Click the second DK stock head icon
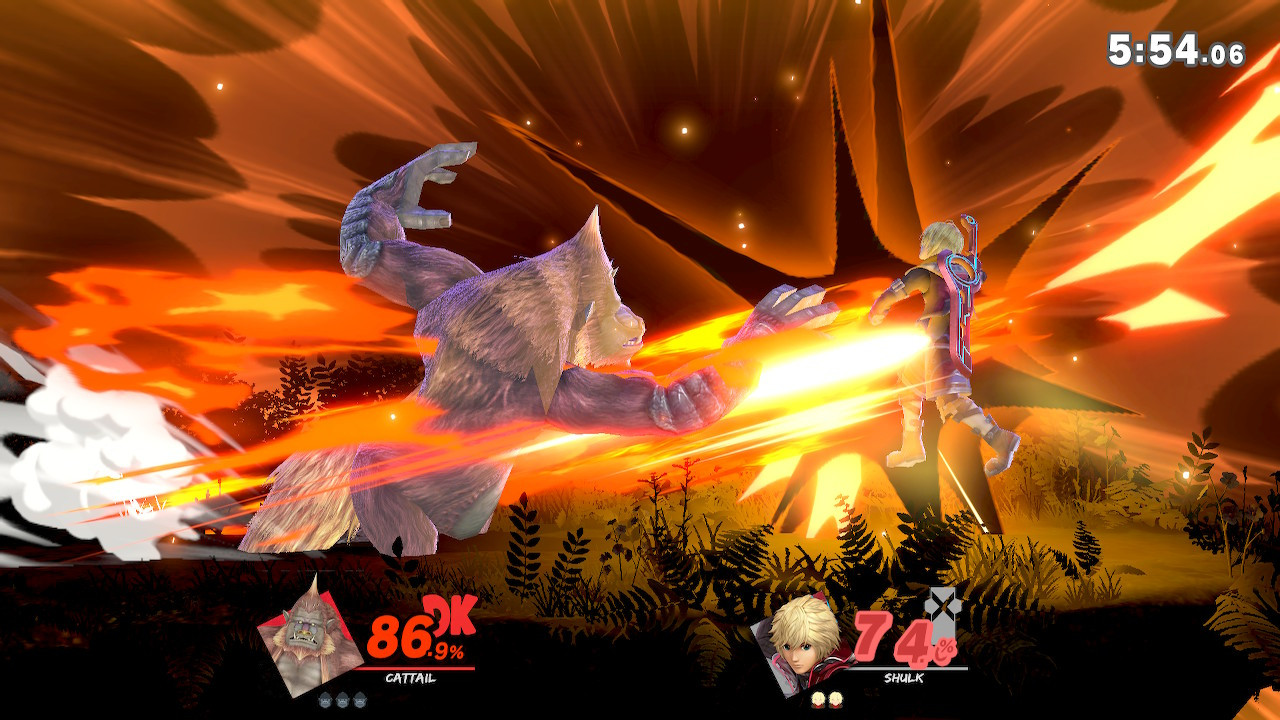The height and width of the screenshot is (720, 1280). 341,700
